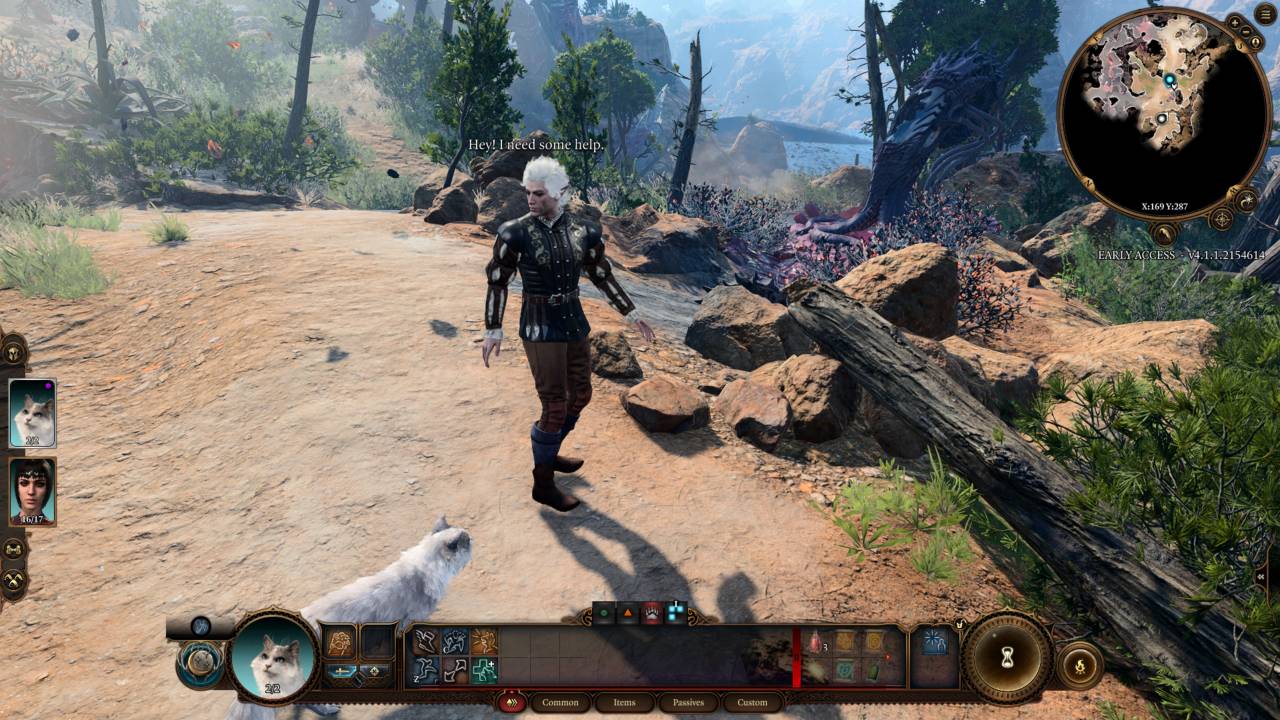
Task: Open the Items hotbar tab
Action: coord(624,703)
